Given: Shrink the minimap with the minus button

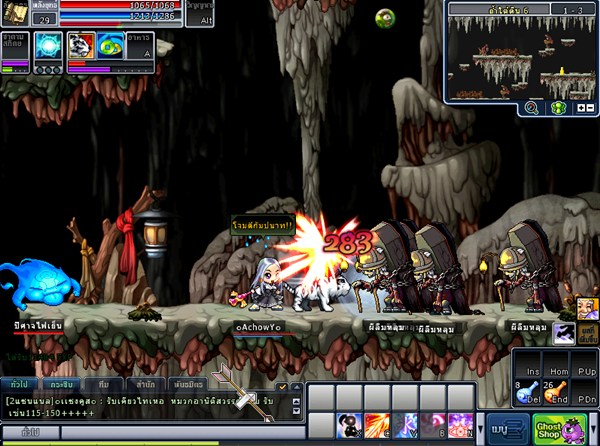Looking at the screenshot, I should point(592,107).
